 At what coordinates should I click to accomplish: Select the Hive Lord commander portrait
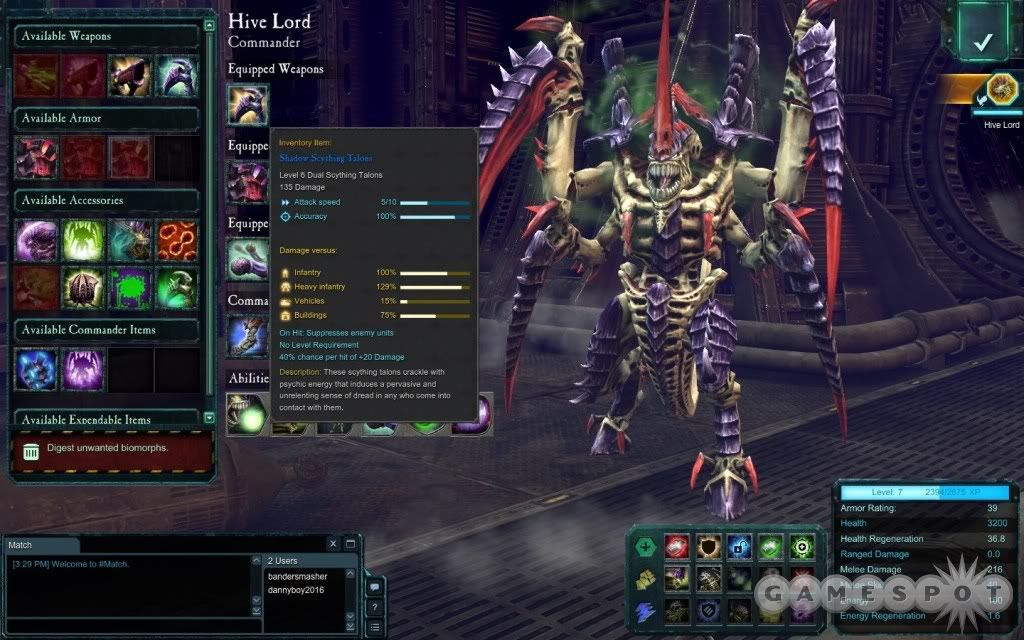[x=1000, y=92]
